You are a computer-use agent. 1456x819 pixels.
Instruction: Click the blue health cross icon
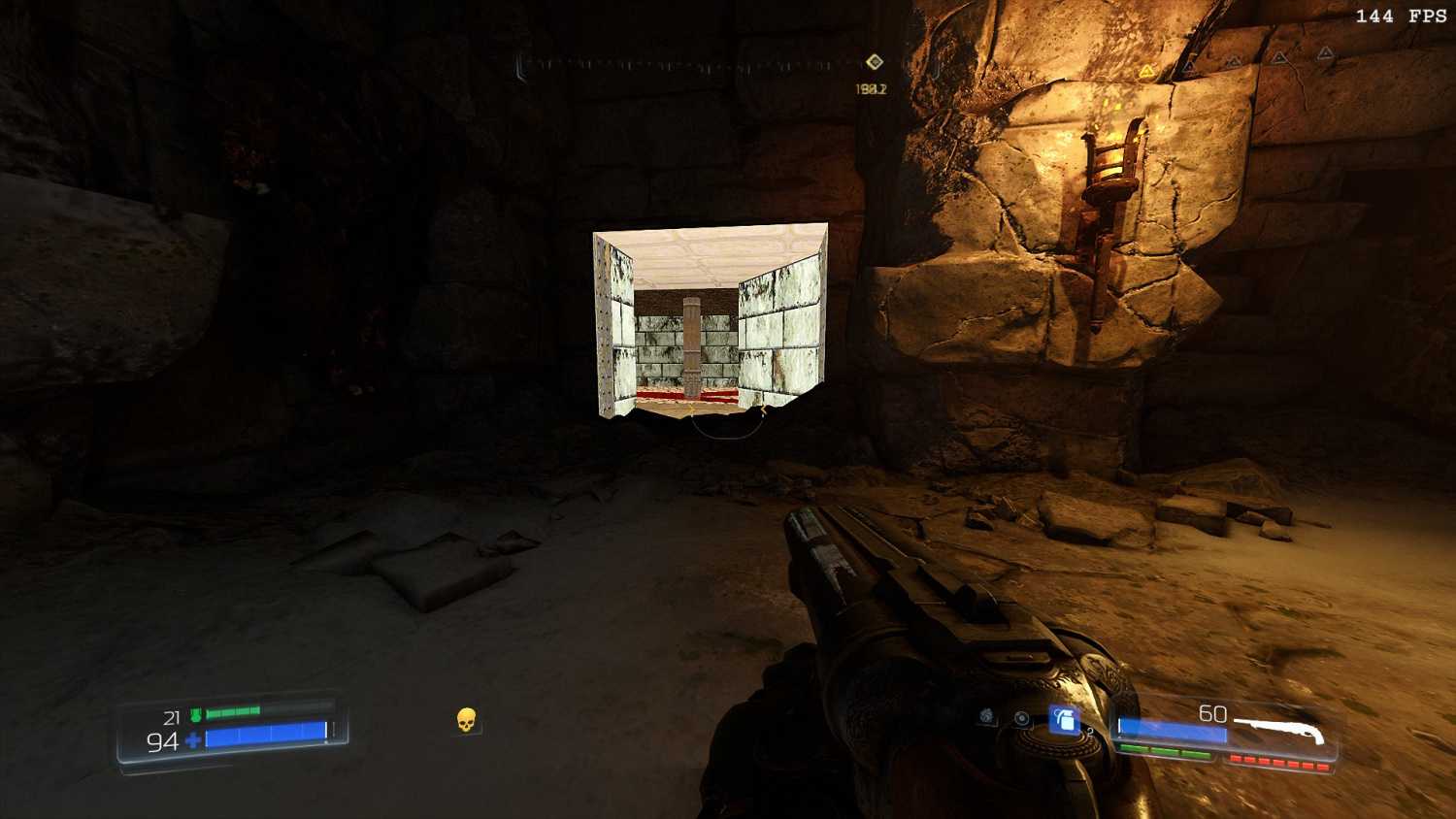click(x=193, y=741)
